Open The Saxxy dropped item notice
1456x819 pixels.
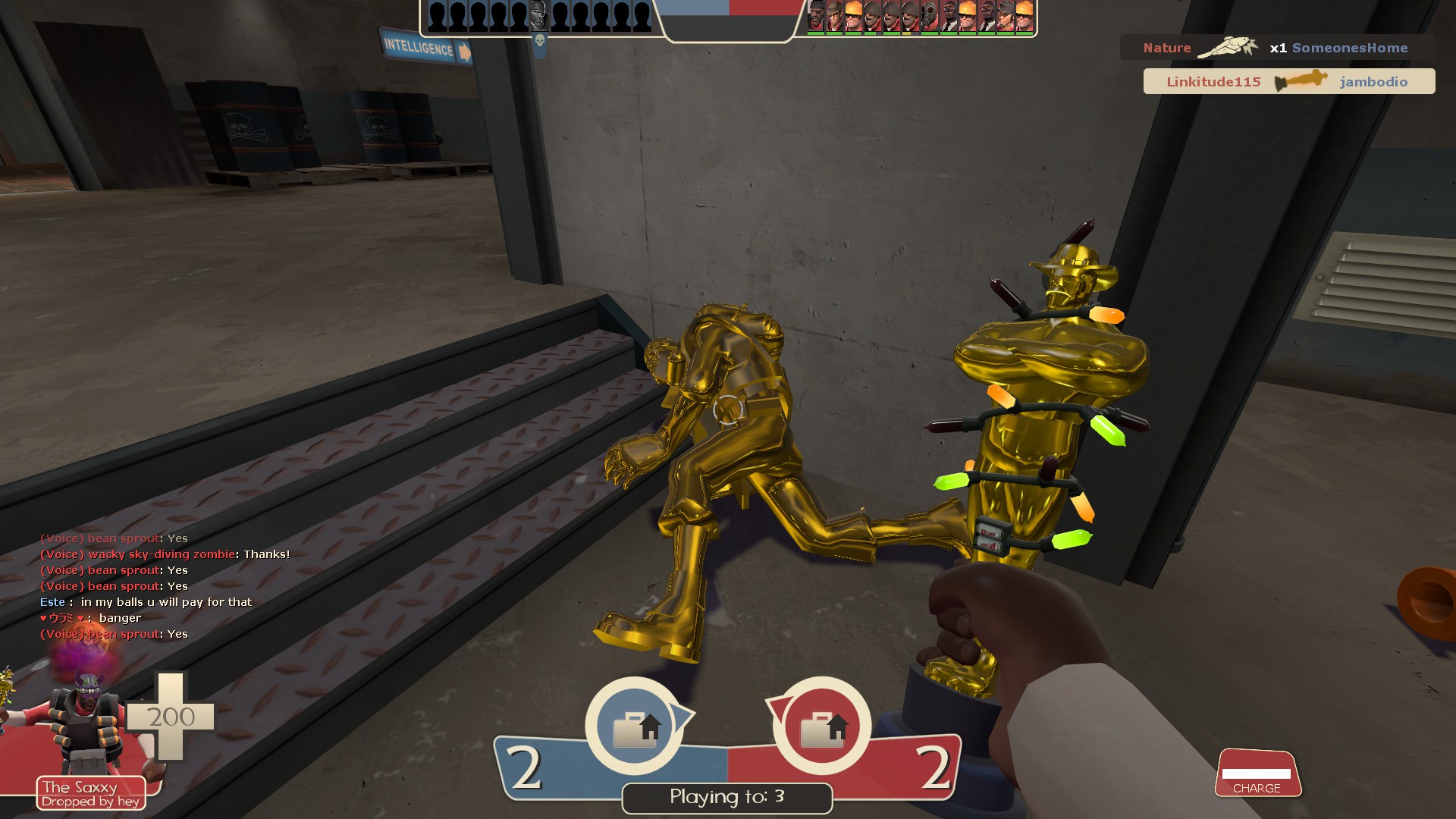coord(91,794)
